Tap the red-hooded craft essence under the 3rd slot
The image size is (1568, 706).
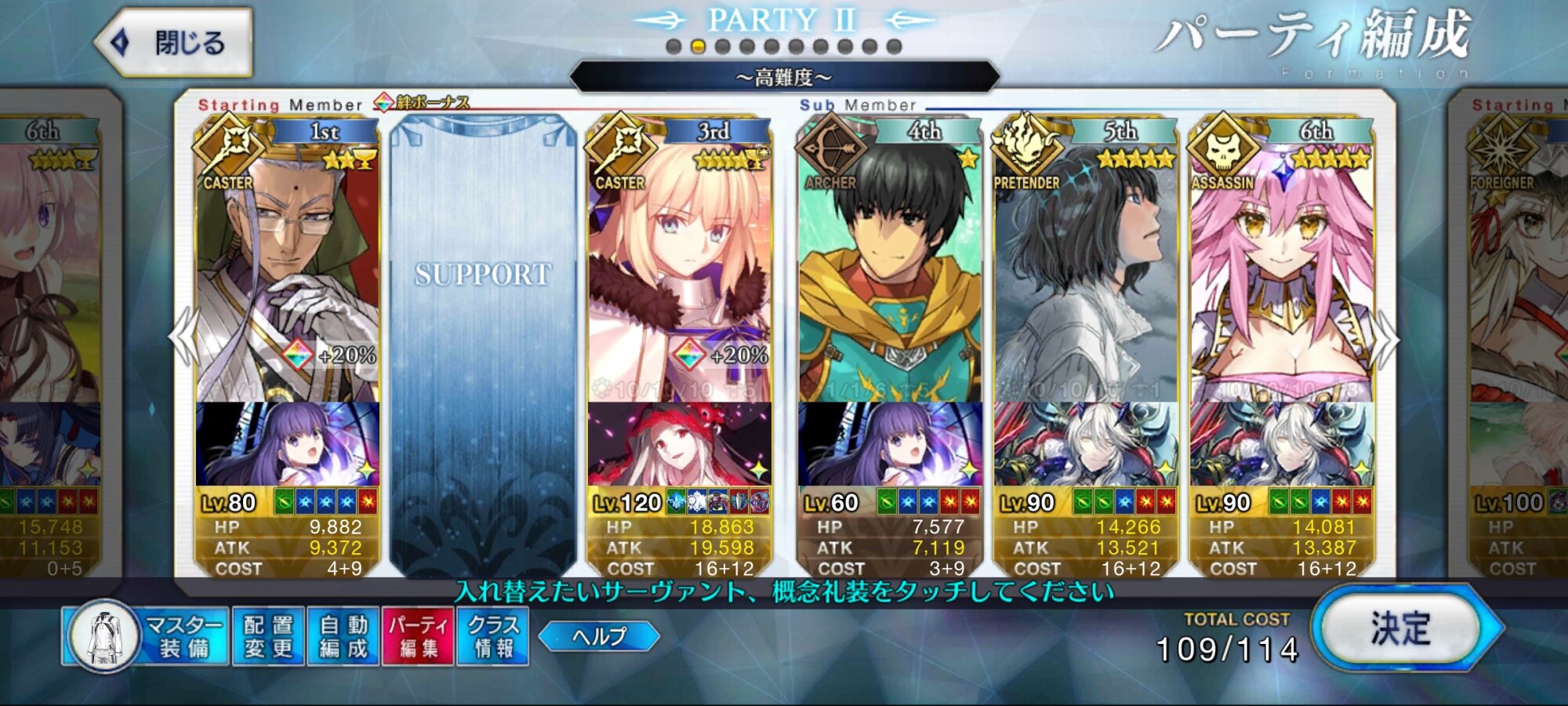click(679, 444)
